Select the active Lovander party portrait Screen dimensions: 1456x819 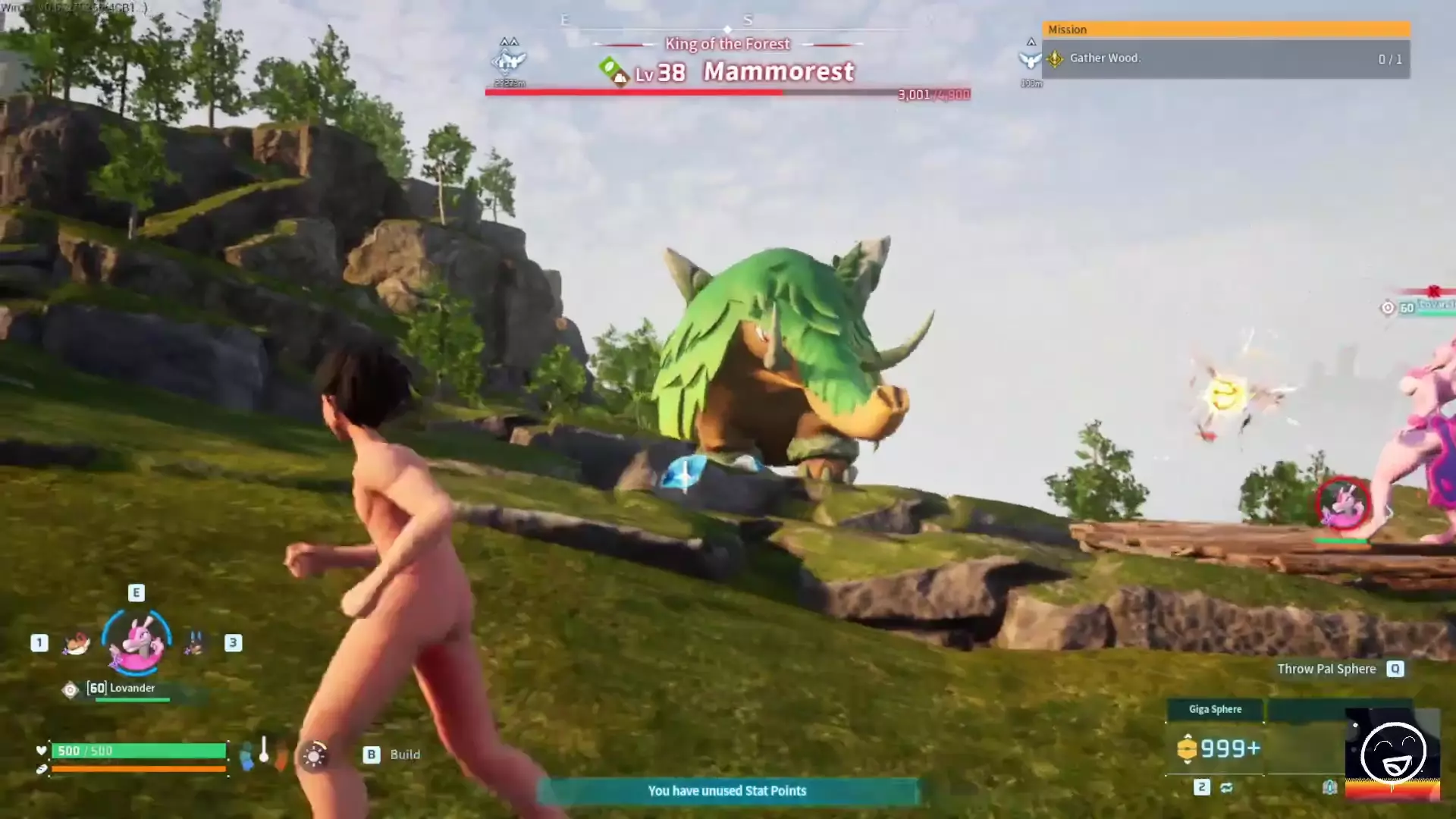pos(136,642)
